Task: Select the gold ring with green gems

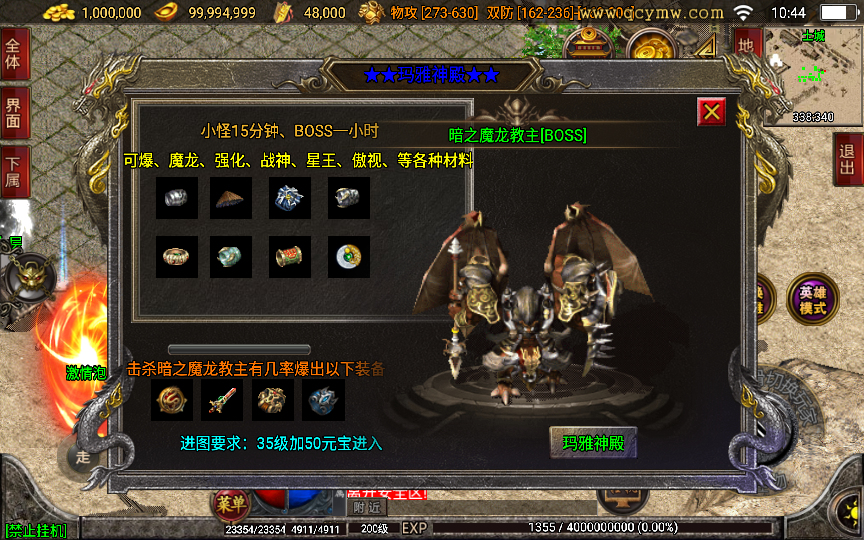Action: pos(176,257)
